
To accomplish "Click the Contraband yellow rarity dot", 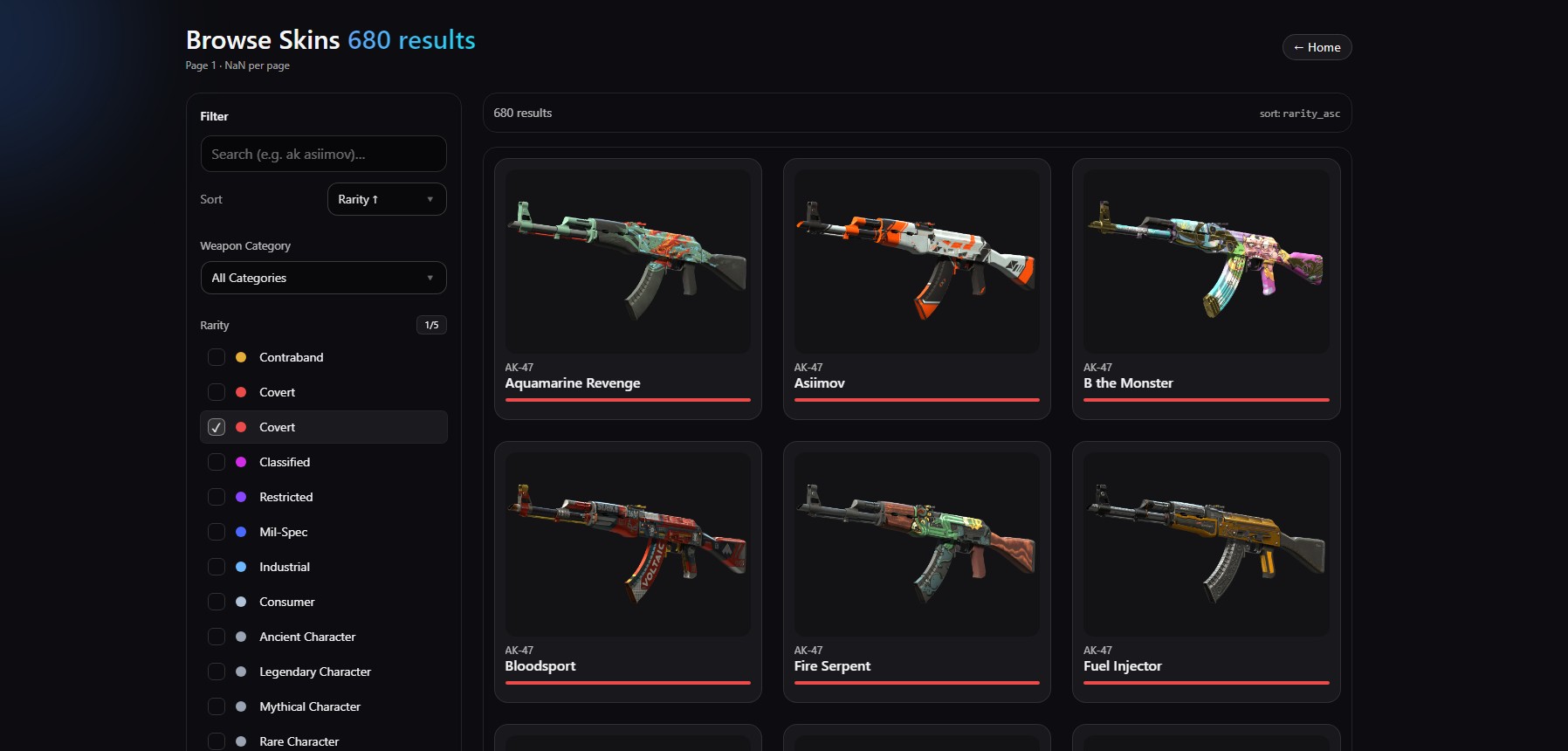I will point(240,357).
